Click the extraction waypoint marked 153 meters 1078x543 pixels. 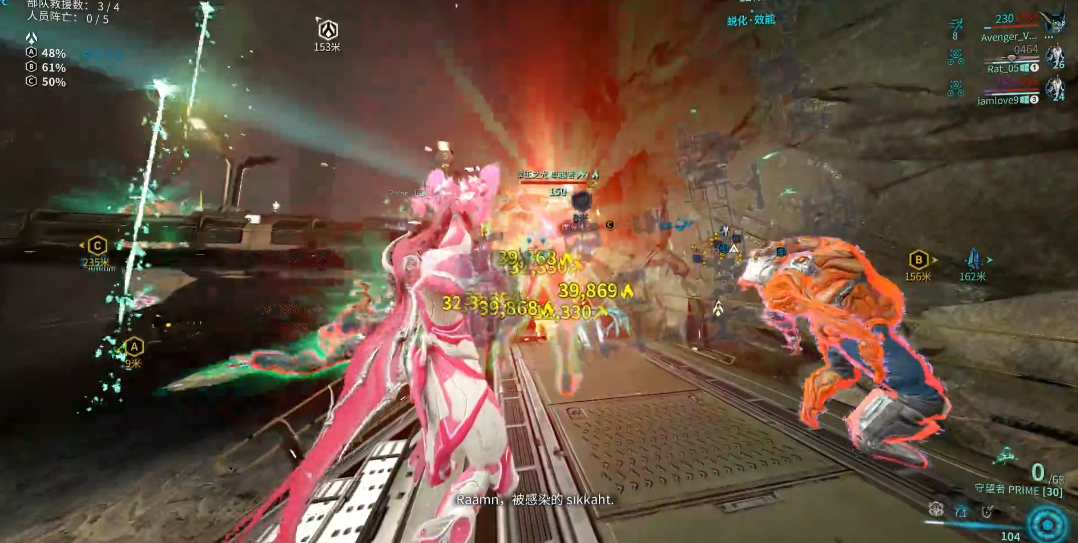point(327,29)
